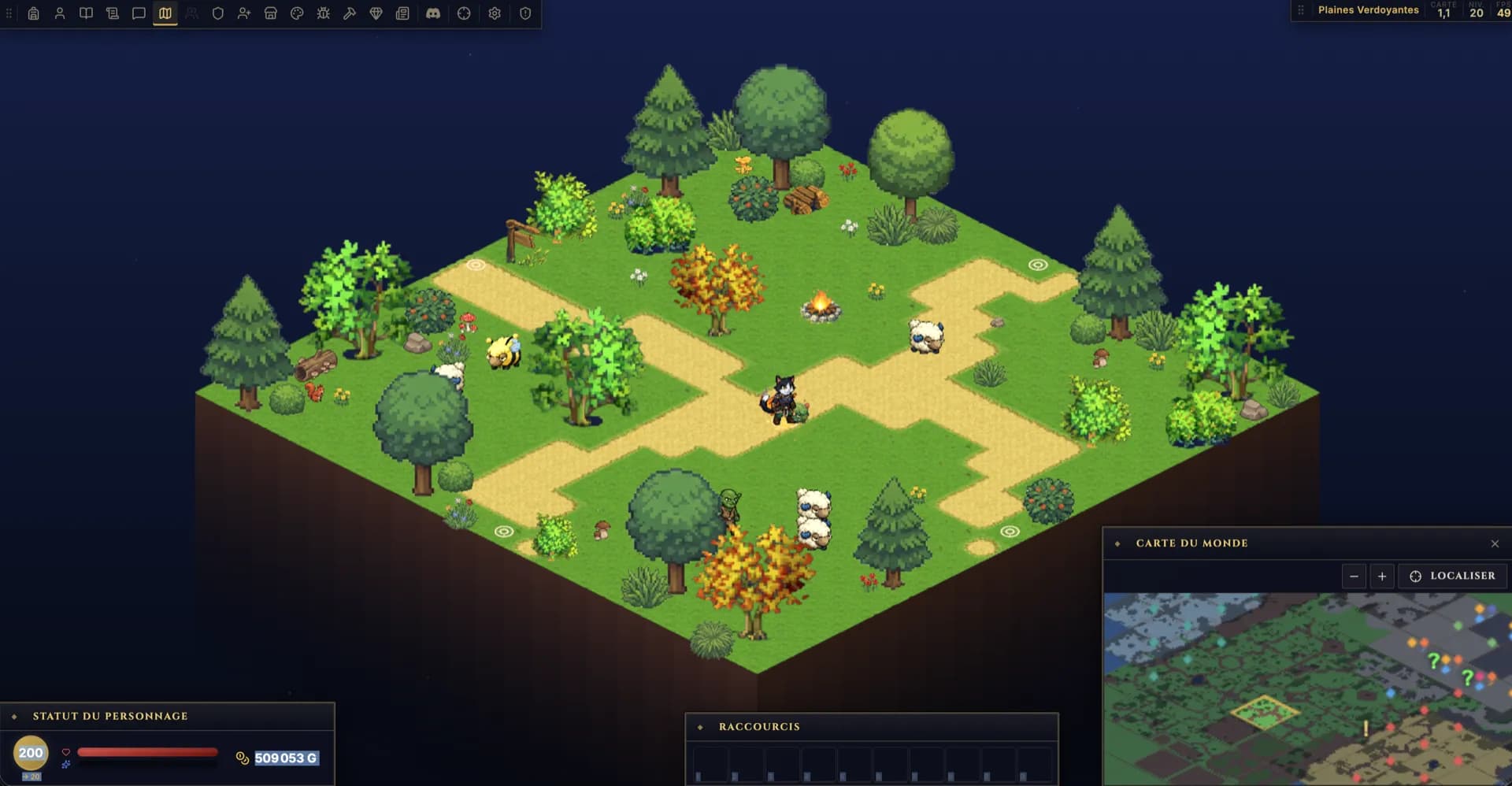1512x786 pixels.
Task: Click the add-friend person icon
Action: [244, 13]
